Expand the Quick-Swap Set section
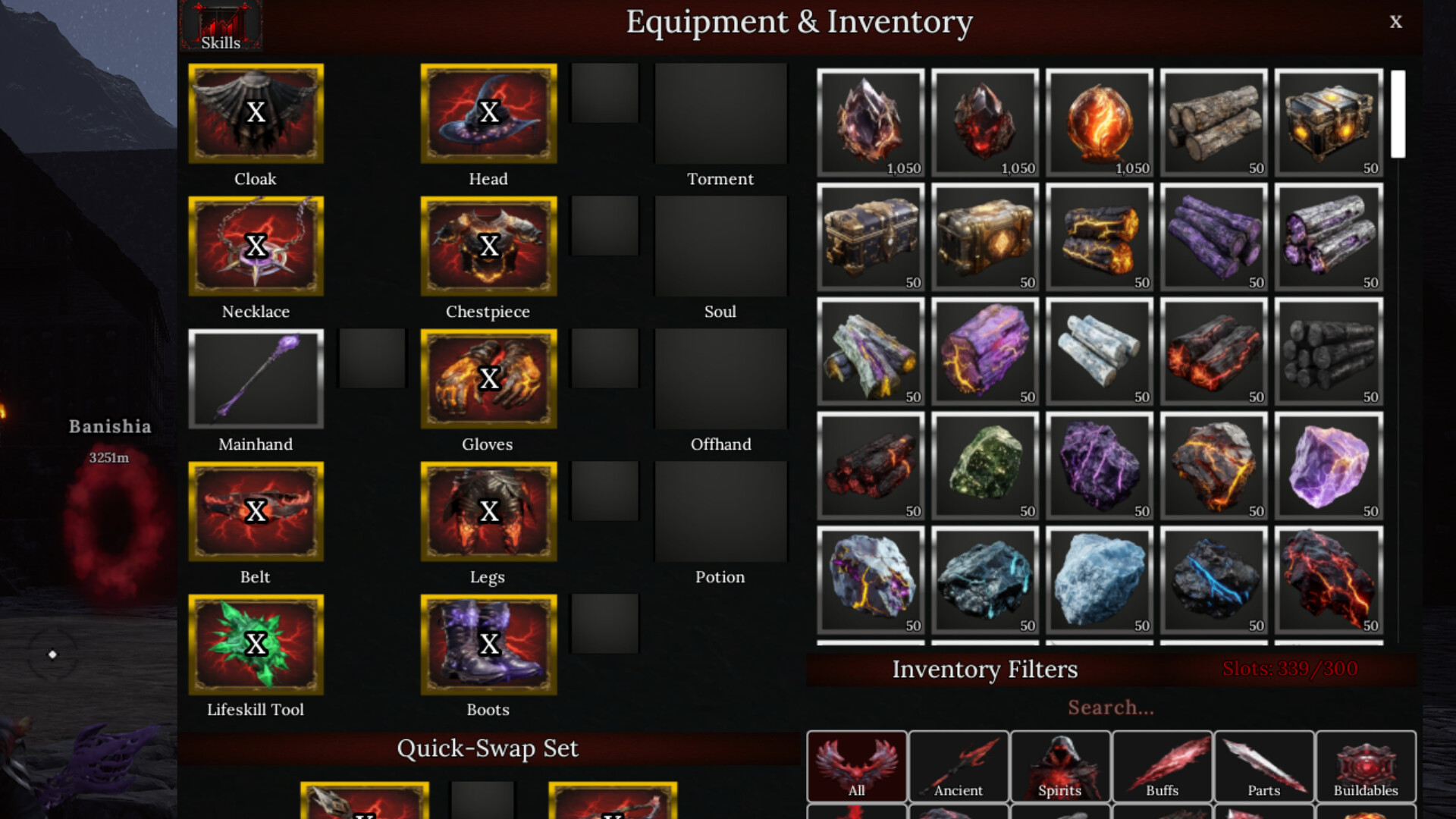Screen dimensions: 1456x819 [x=488, y=748]
